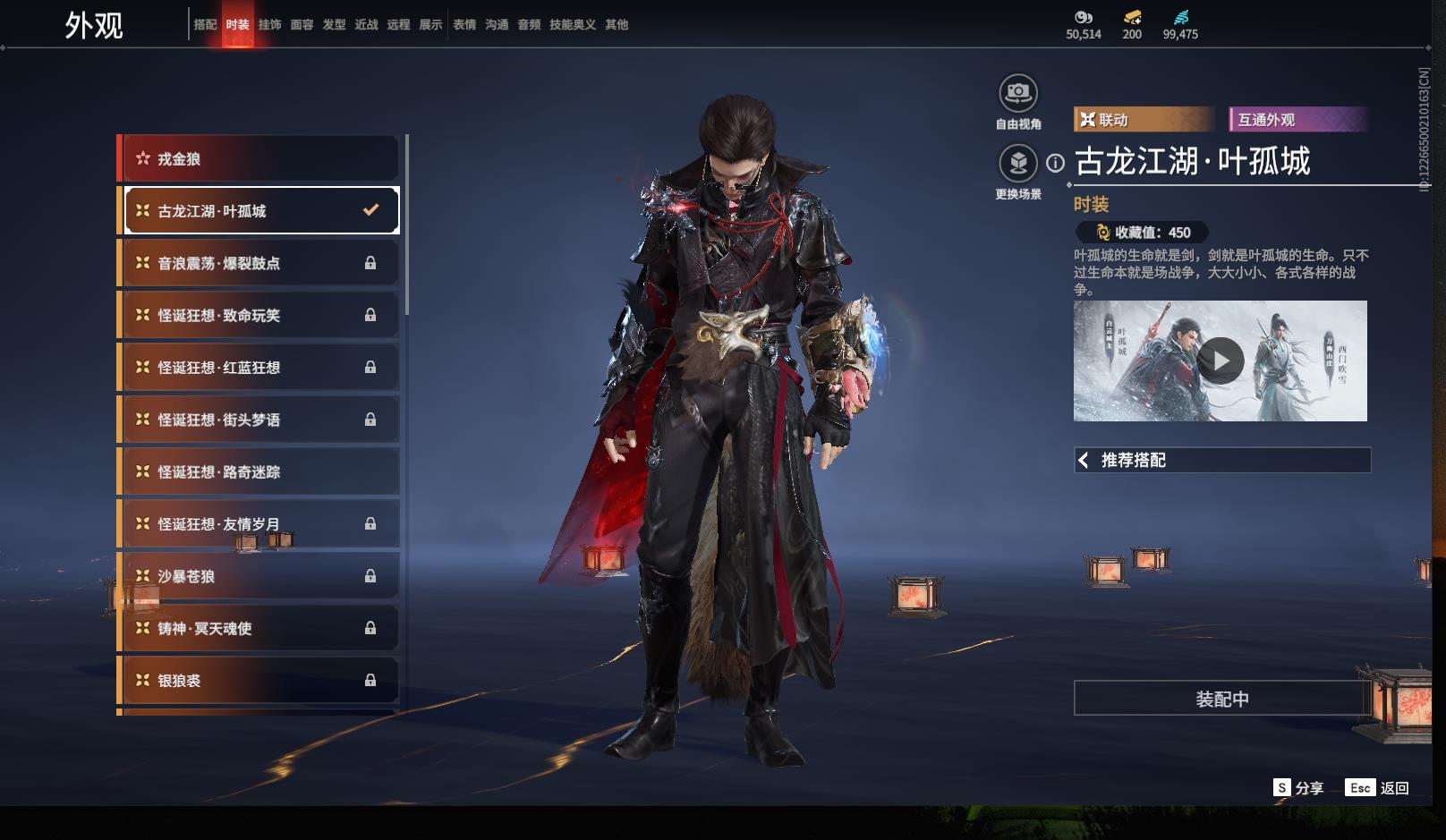Choose the 银狼裘 outfit
This screenshot has height=840, width=1446.
pyautogui.click(x=259, y=680)
